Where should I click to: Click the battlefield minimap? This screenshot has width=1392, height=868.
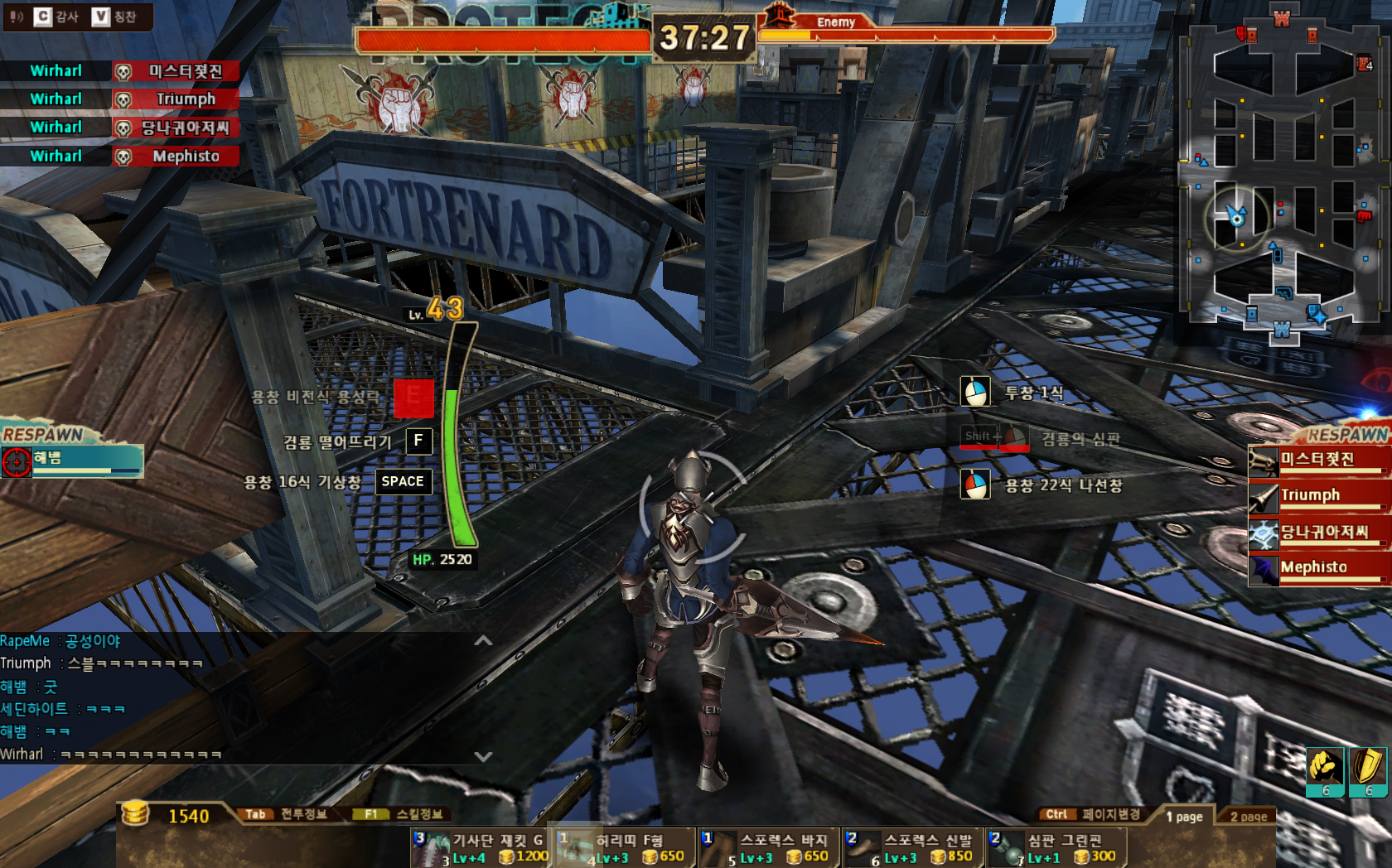(x=1282, y=174)
